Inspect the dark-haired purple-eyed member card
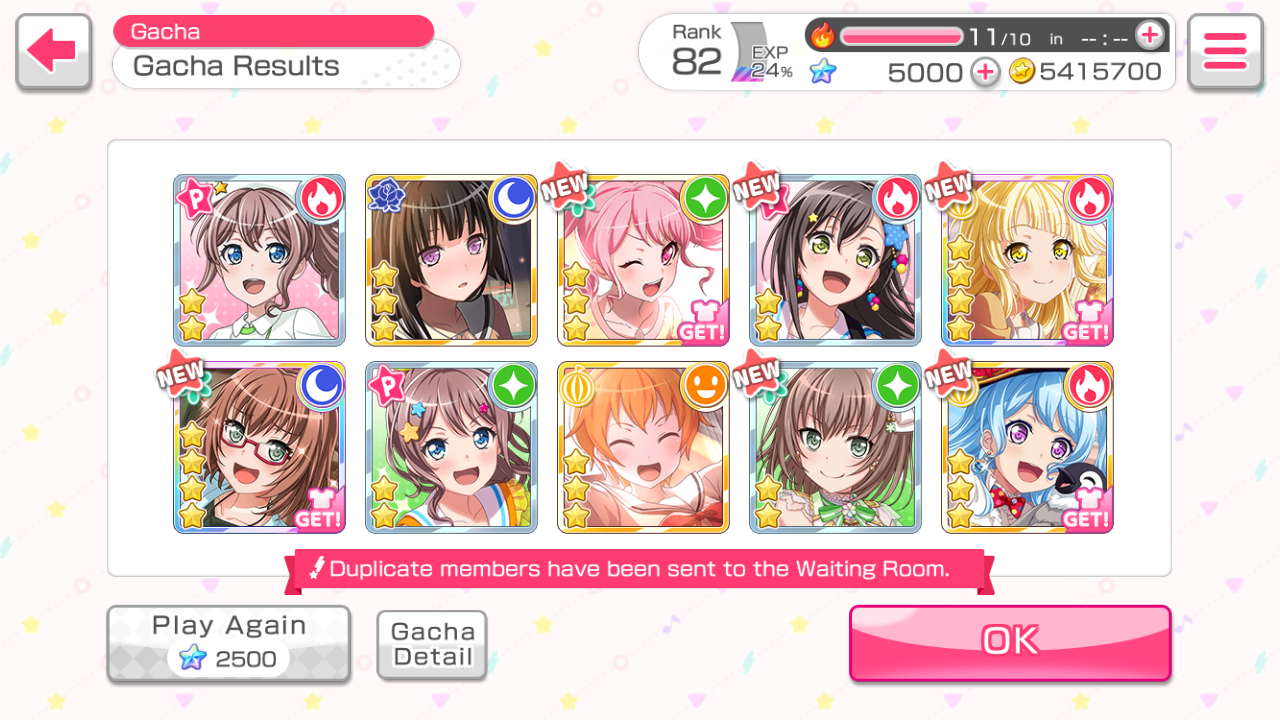Viewport: 1280px width, 720px height. pos(451,260)
